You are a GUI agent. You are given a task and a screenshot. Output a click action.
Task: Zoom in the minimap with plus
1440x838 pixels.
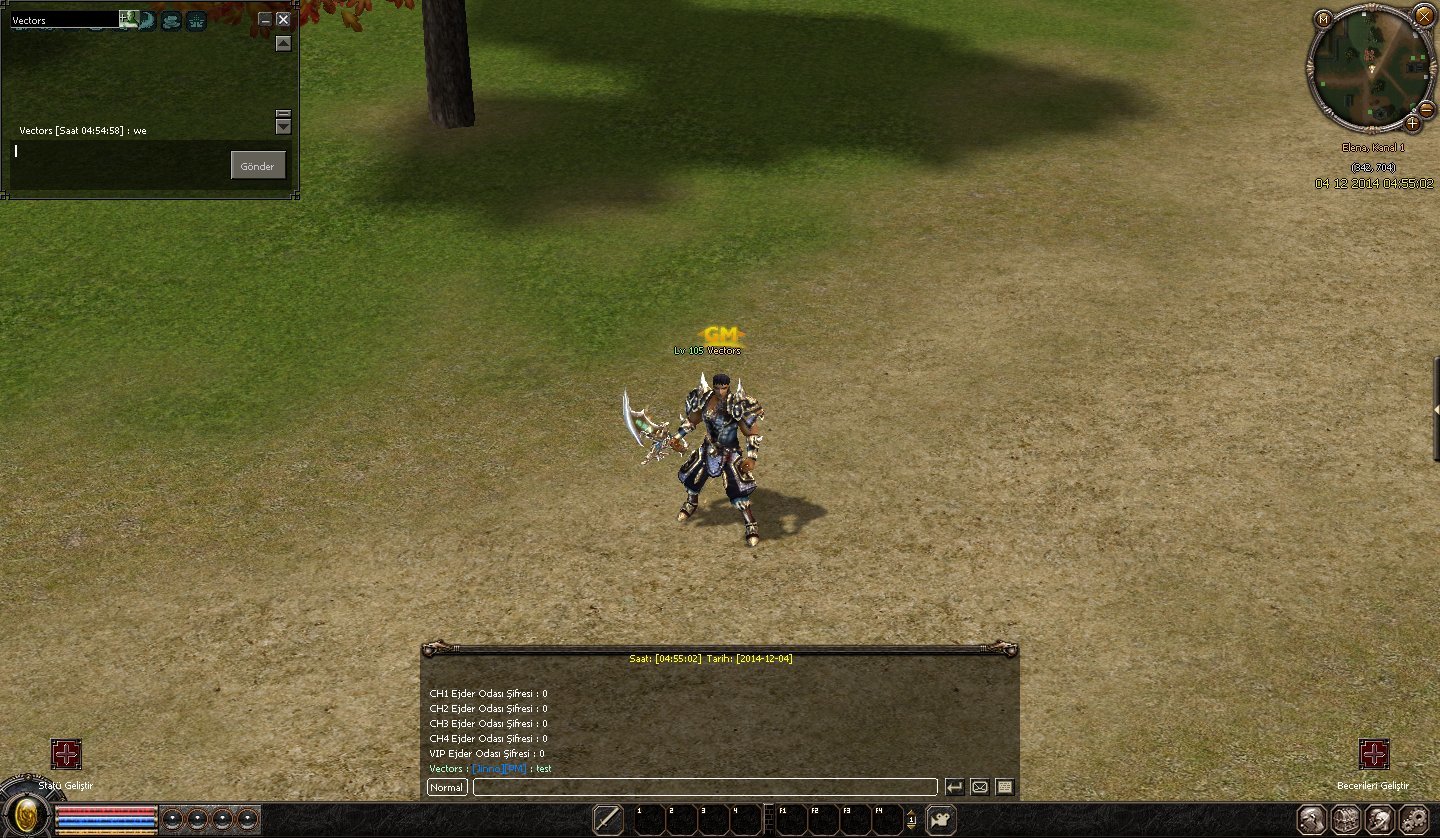click(1412, 123)
